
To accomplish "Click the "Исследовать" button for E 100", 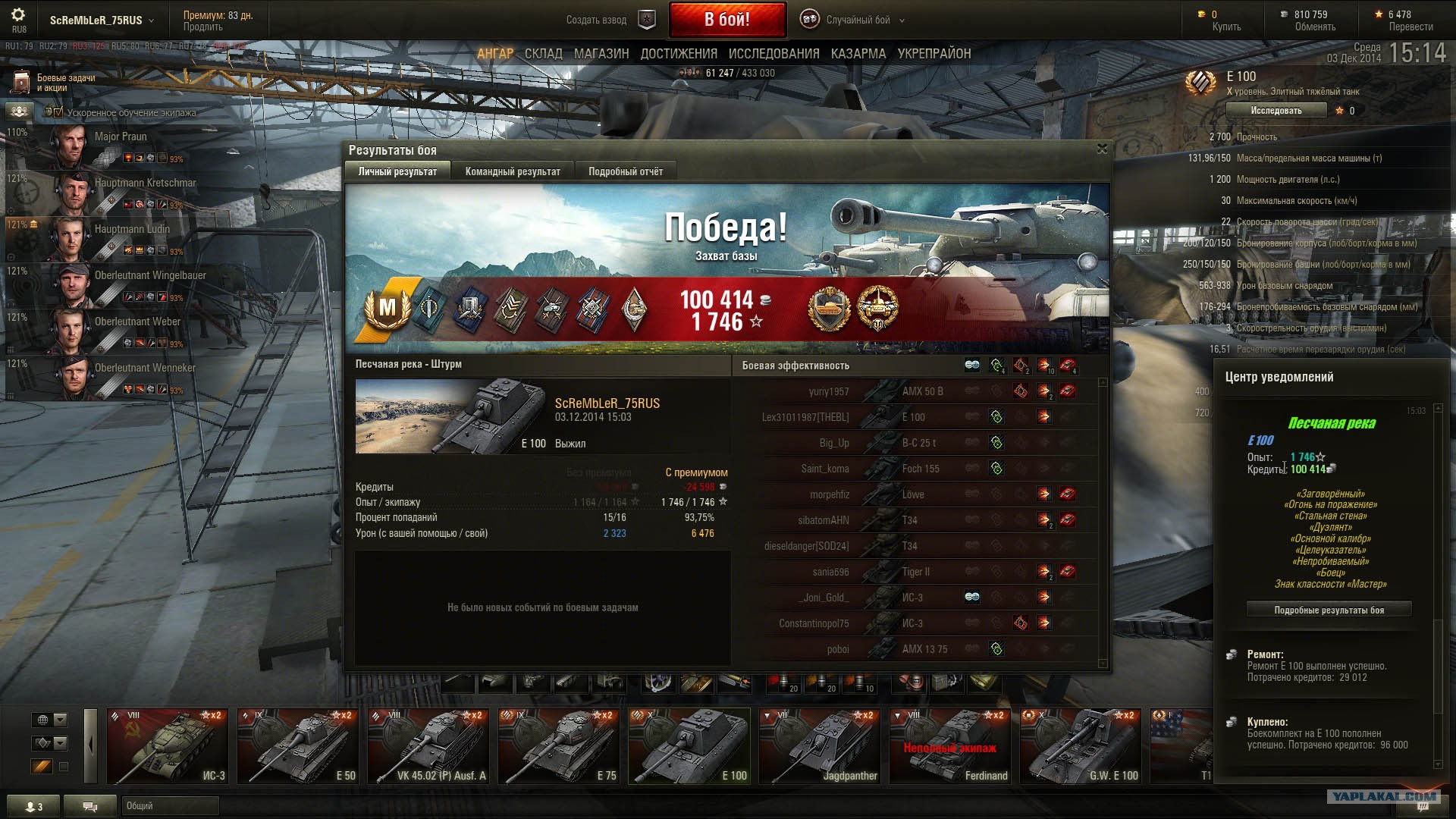I will click(x=1276, y=111).
